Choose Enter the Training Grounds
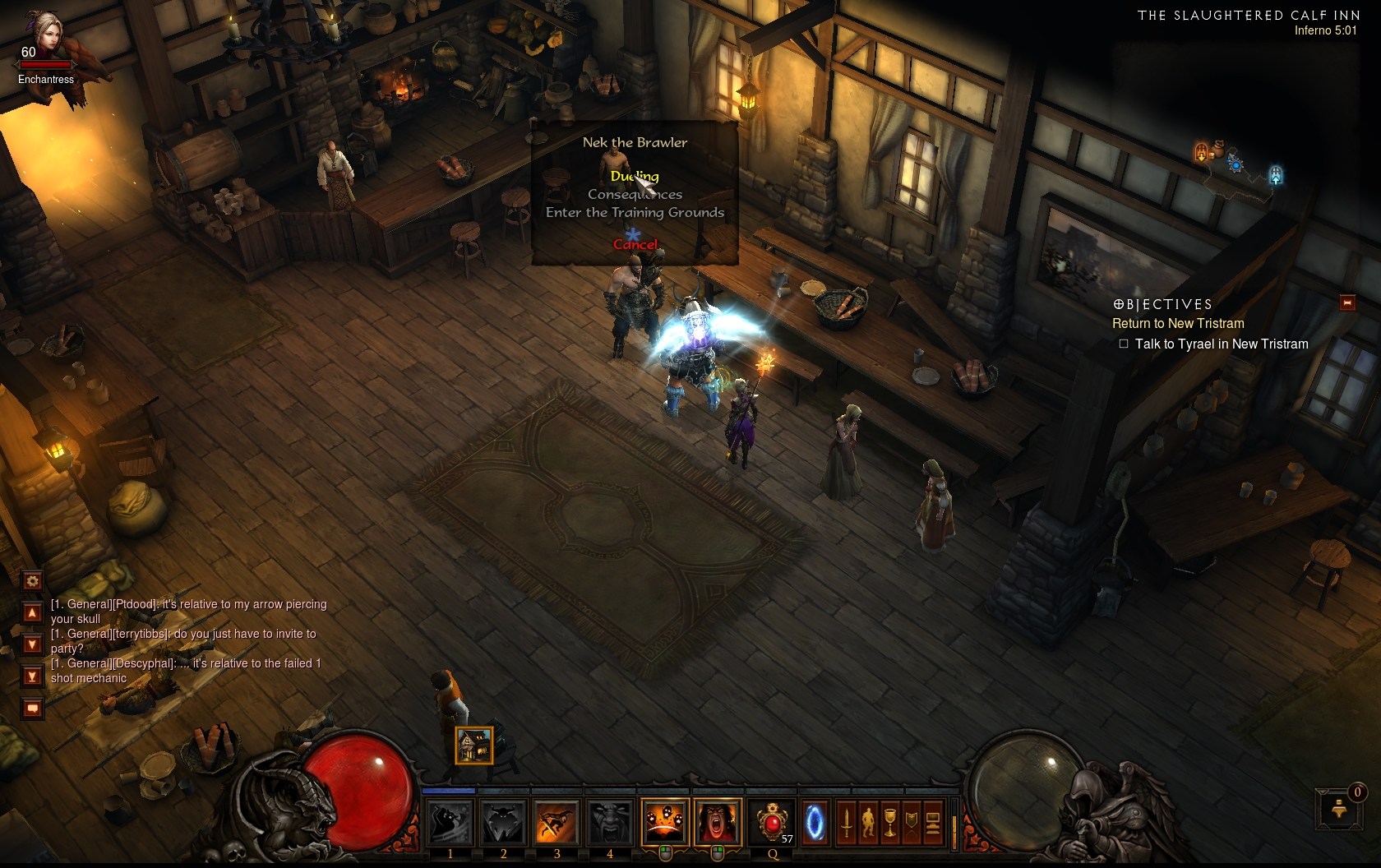Image resolution: width=1381 pixels, height=868 pixels. 635,213
